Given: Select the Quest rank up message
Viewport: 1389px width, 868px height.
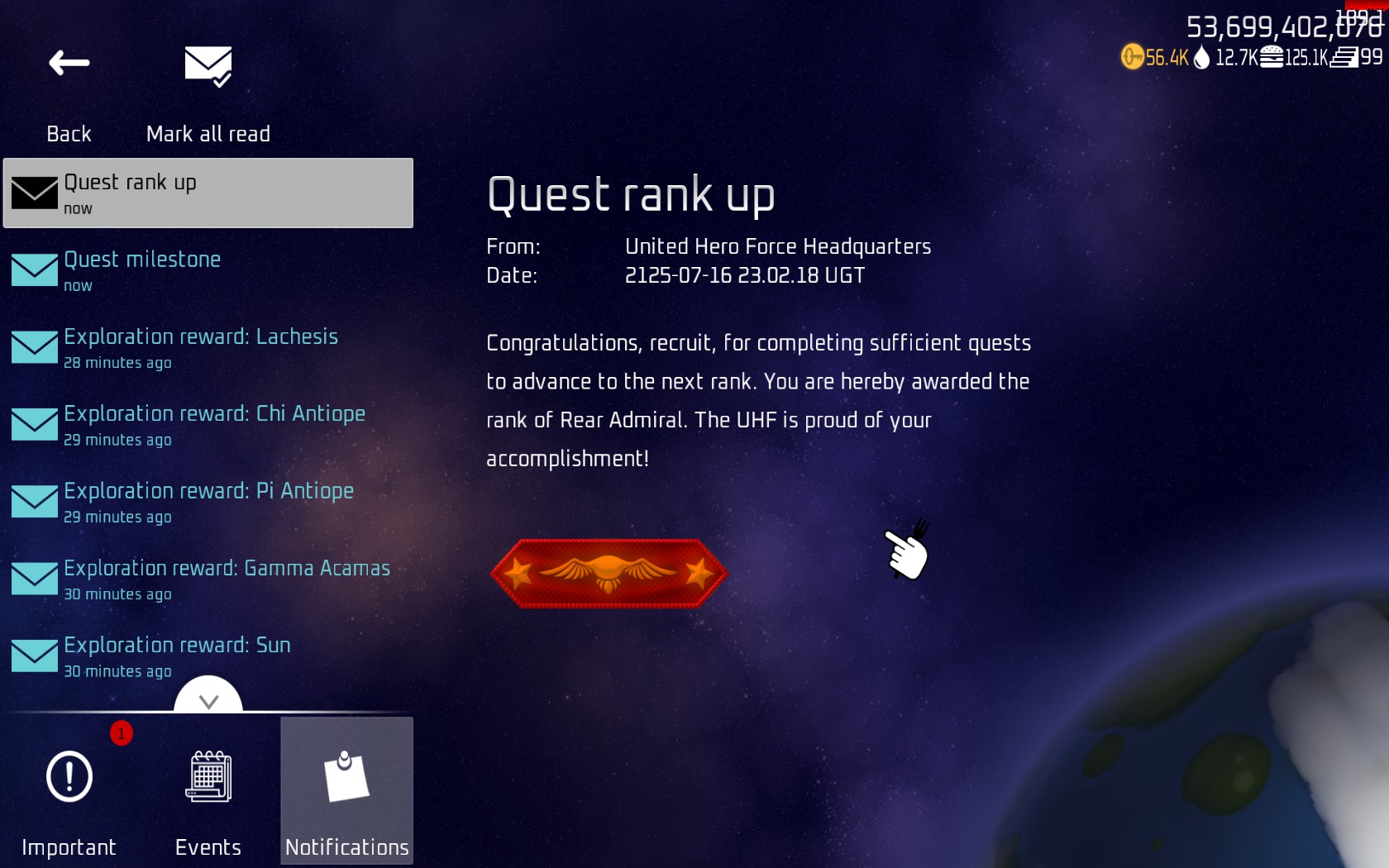Looking at the screenshot, I should [x=208, y=193].
